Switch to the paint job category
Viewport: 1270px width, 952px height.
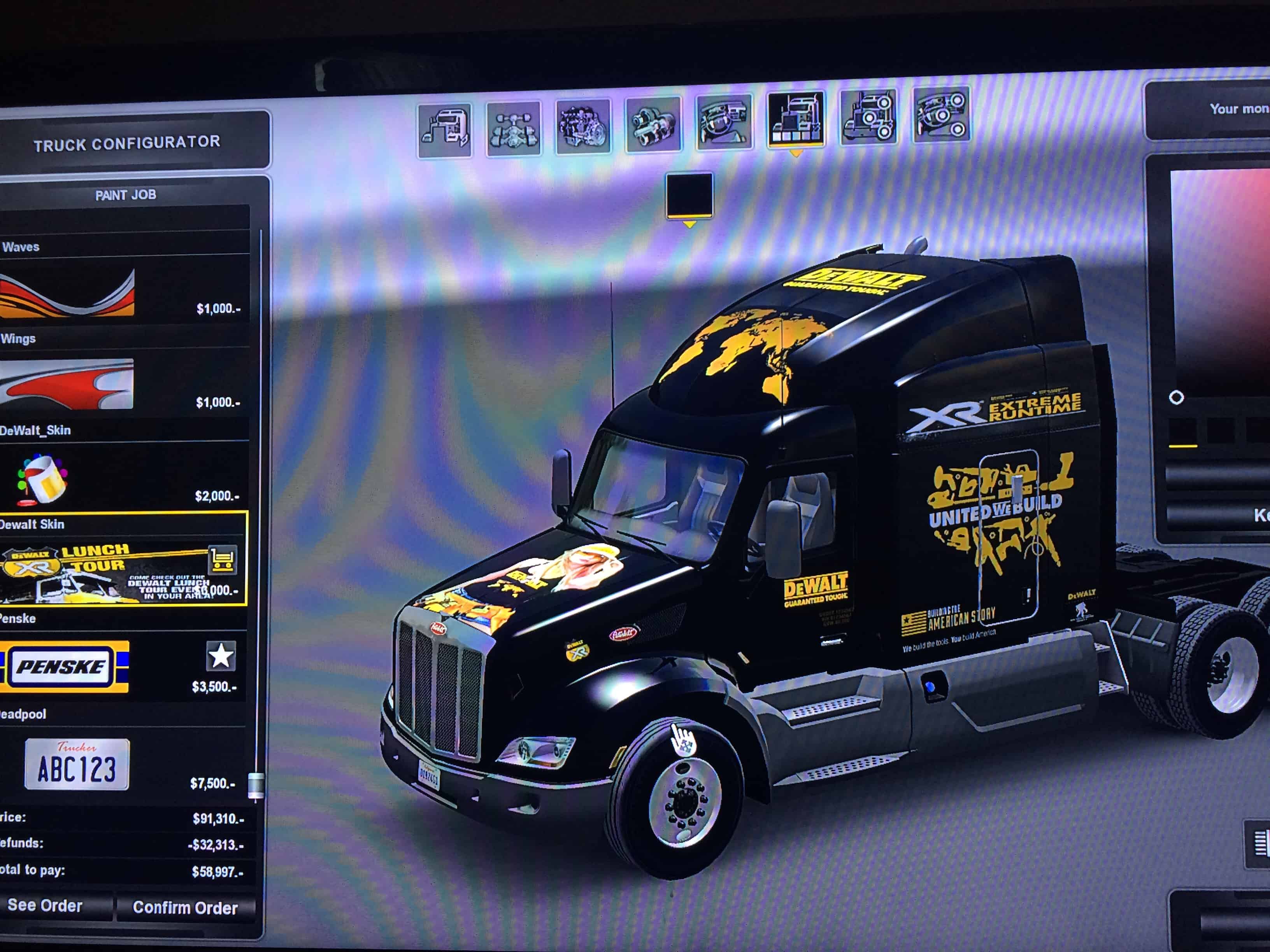tap(795, 119)
